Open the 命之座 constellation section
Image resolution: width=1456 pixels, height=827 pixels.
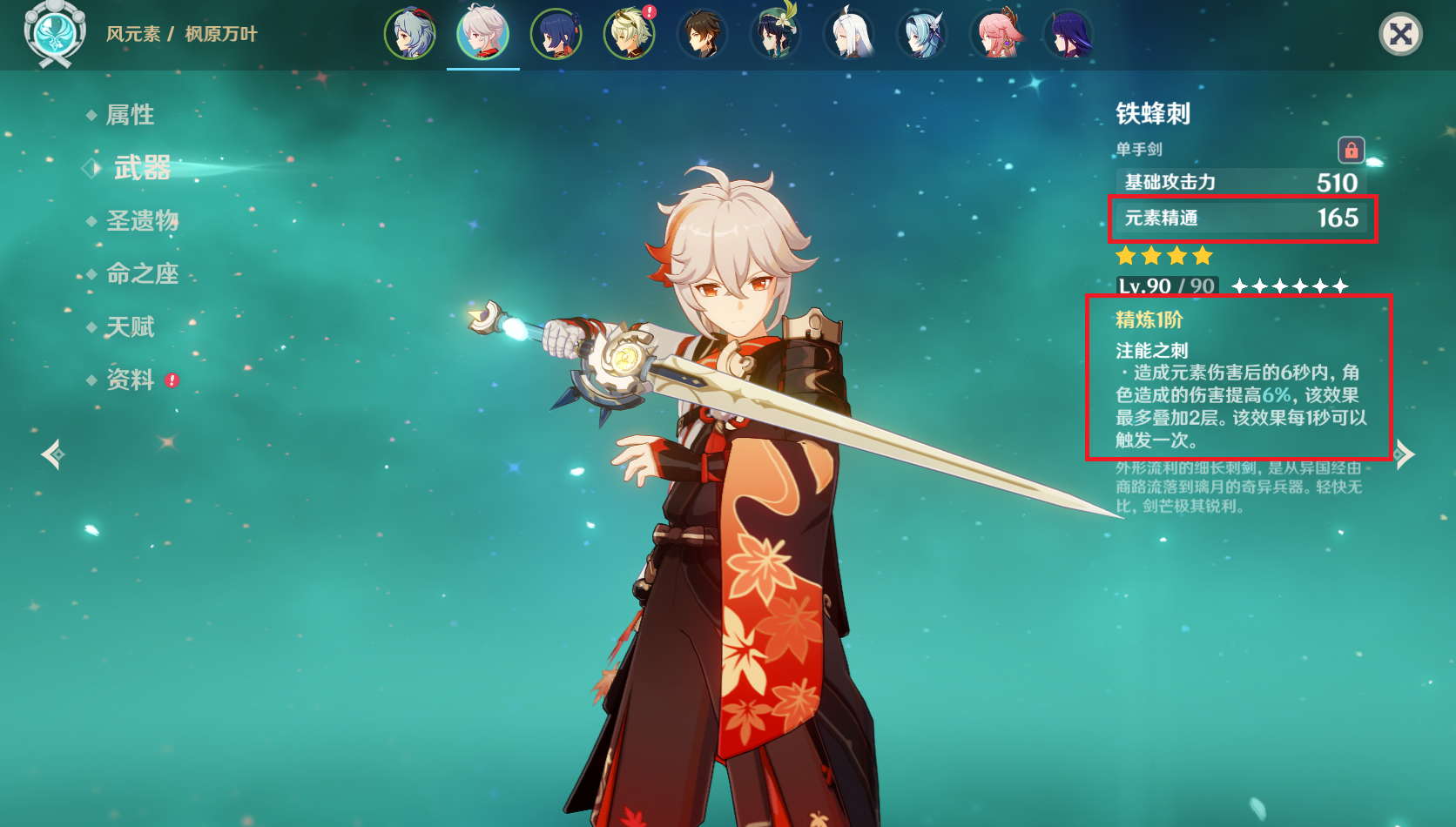(142, 274)
